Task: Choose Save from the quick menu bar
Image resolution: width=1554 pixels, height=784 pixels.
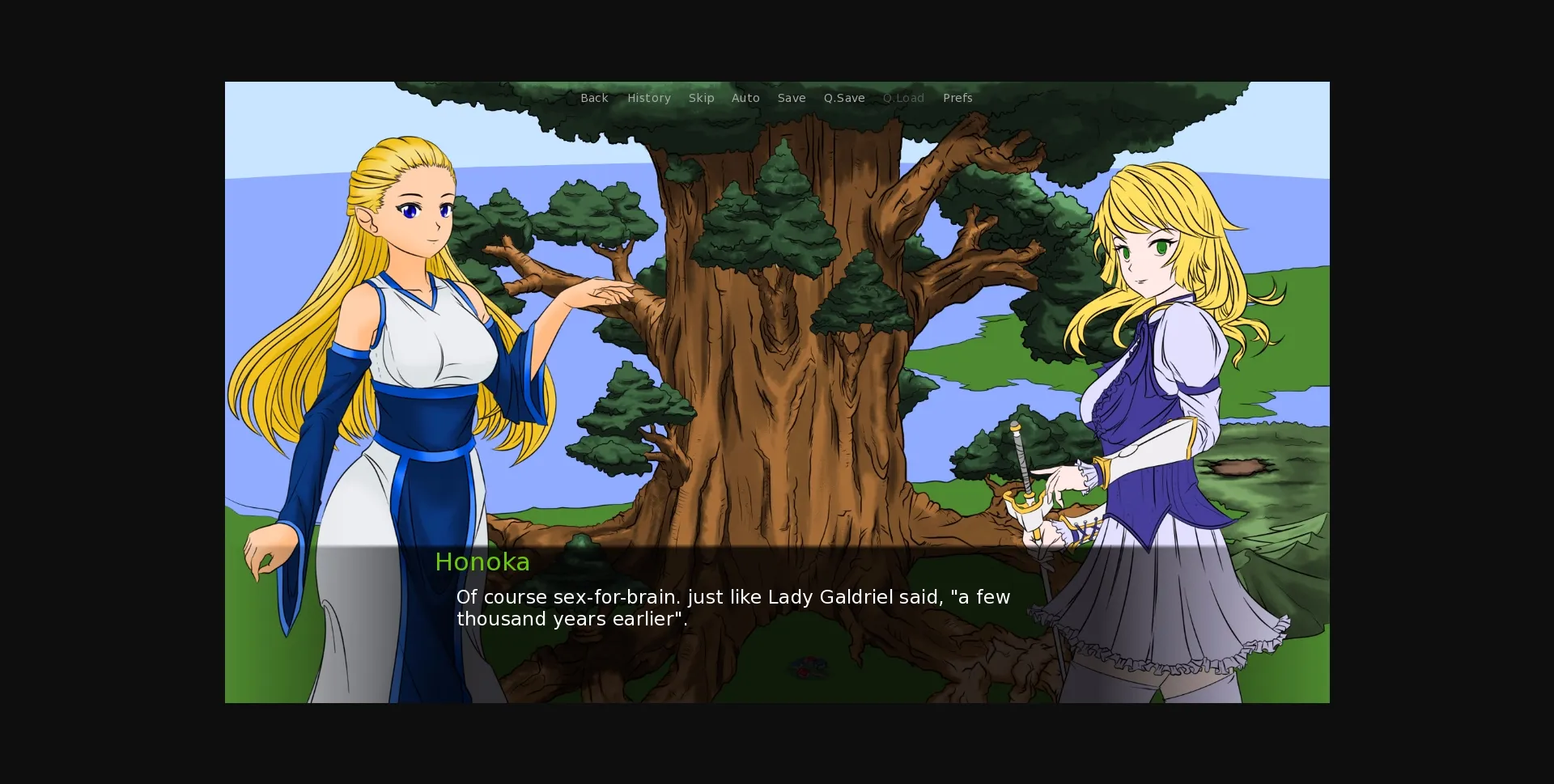Action: click(x=792, y=98)
